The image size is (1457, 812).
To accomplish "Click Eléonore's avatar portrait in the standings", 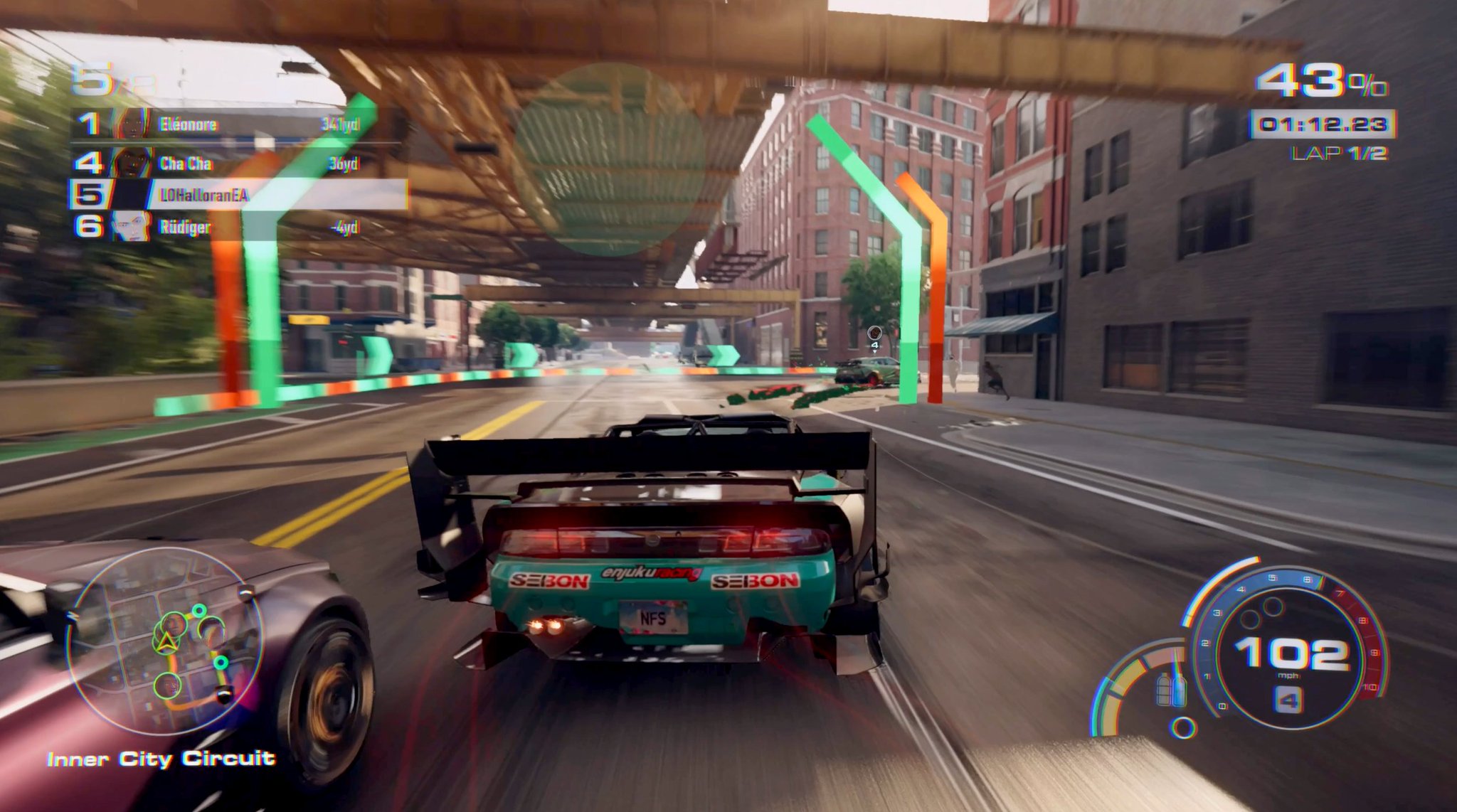I will (133, 124).
